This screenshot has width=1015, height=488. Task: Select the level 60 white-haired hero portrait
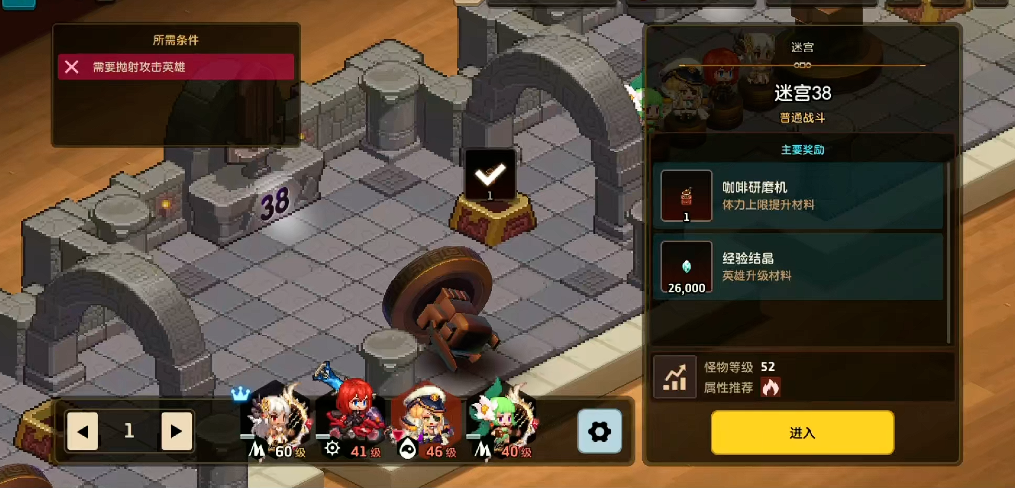point(270,420)
